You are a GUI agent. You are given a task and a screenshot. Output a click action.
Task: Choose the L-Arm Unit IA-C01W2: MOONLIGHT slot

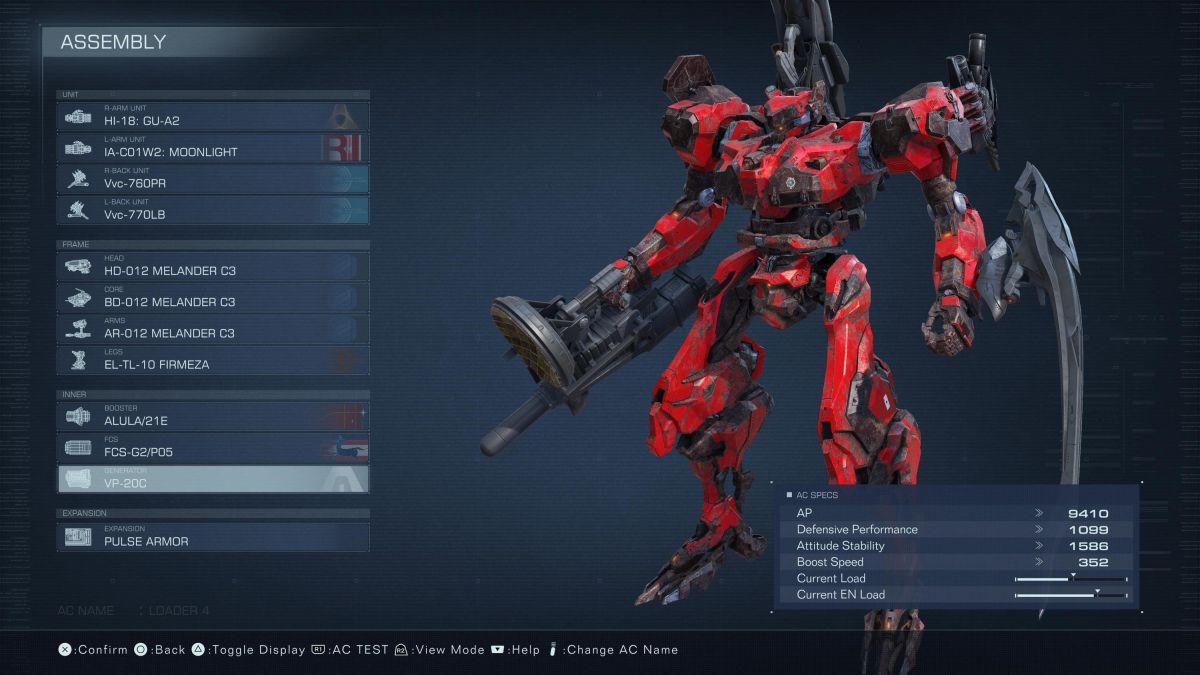[x=213, y=148]
